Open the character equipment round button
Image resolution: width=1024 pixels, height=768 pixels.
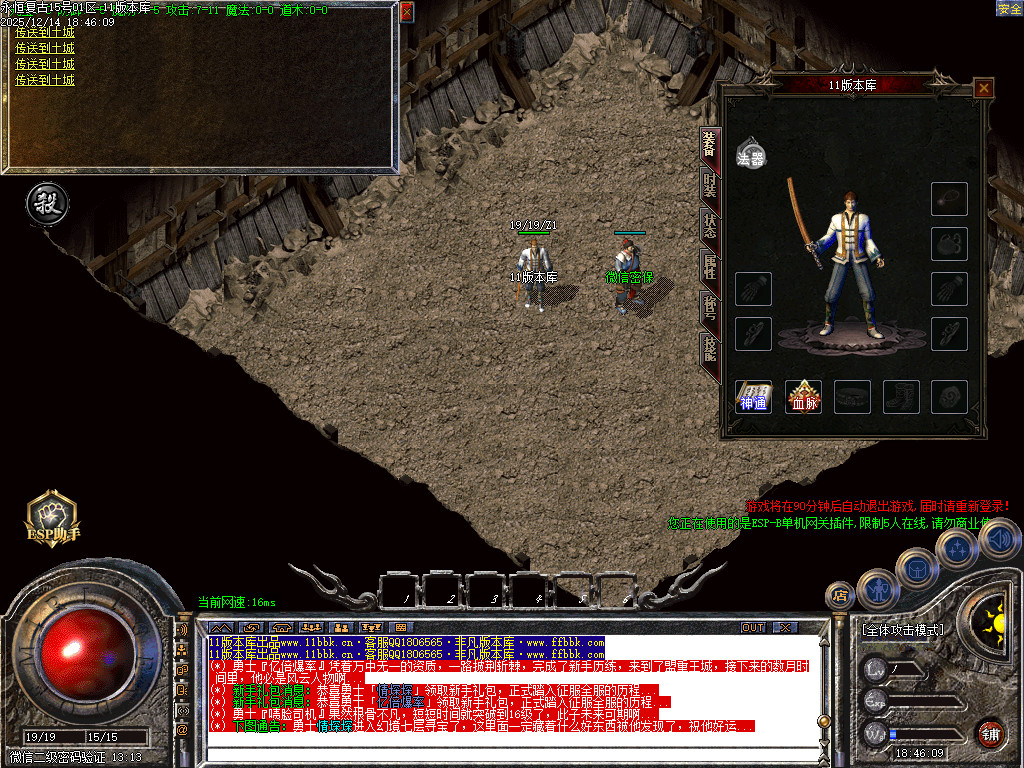tap(878, 589)
